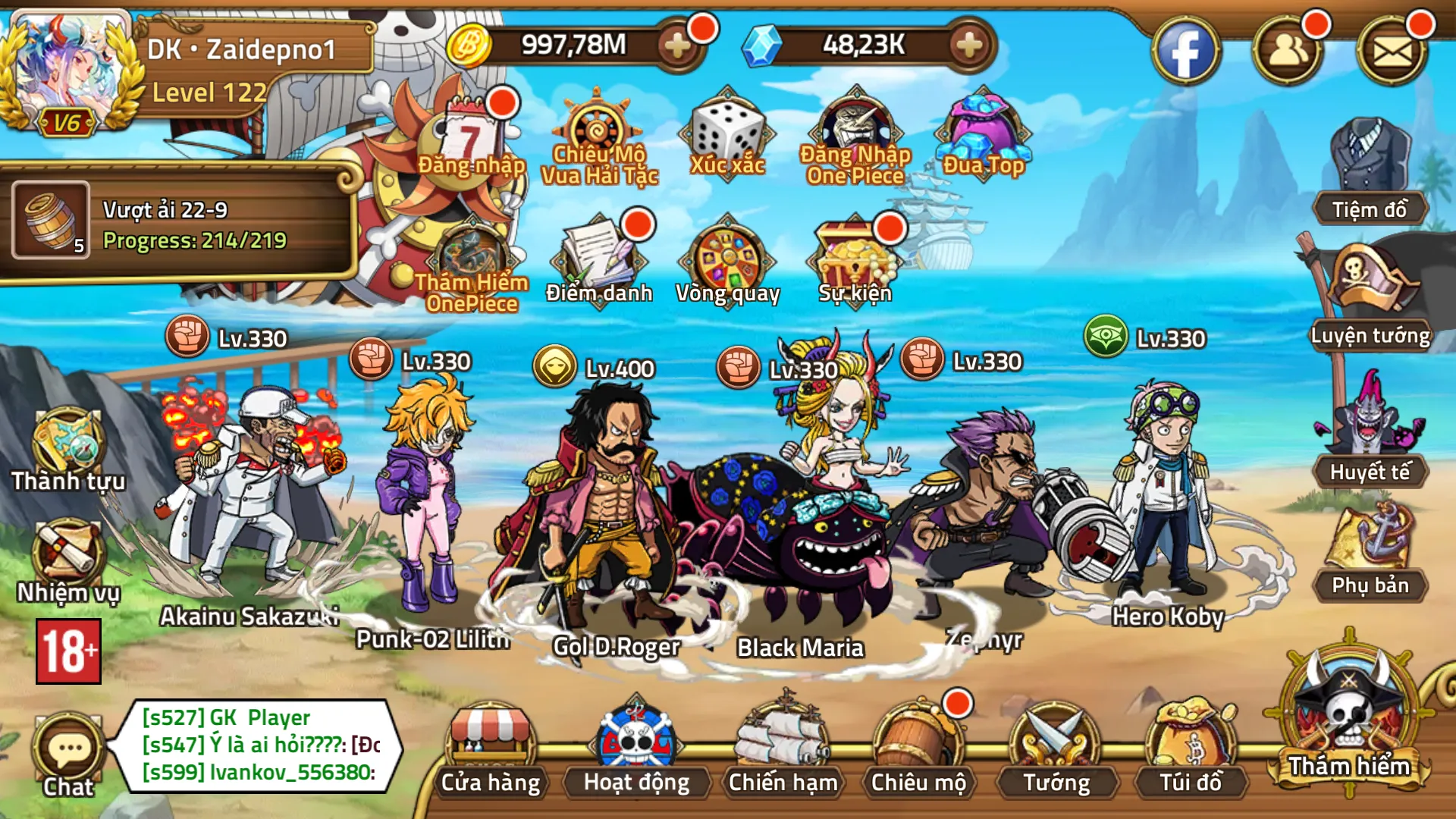Go to Chiến hạm warship screen
Screen dimensions: 1456x819
coord(783,751)
